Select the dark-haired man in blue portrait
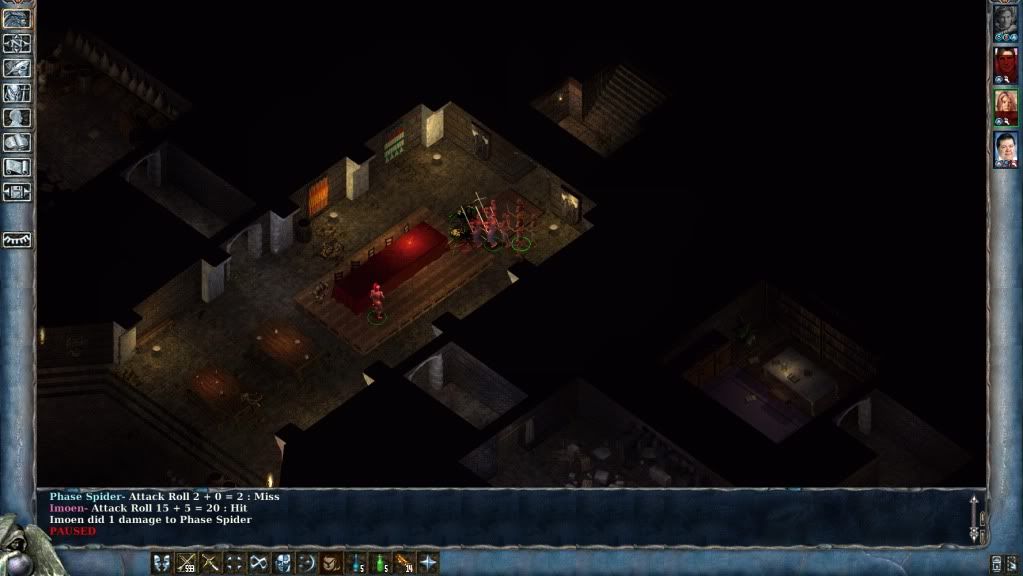This screenshot has width=1023, height=576. coord(1005,149)
